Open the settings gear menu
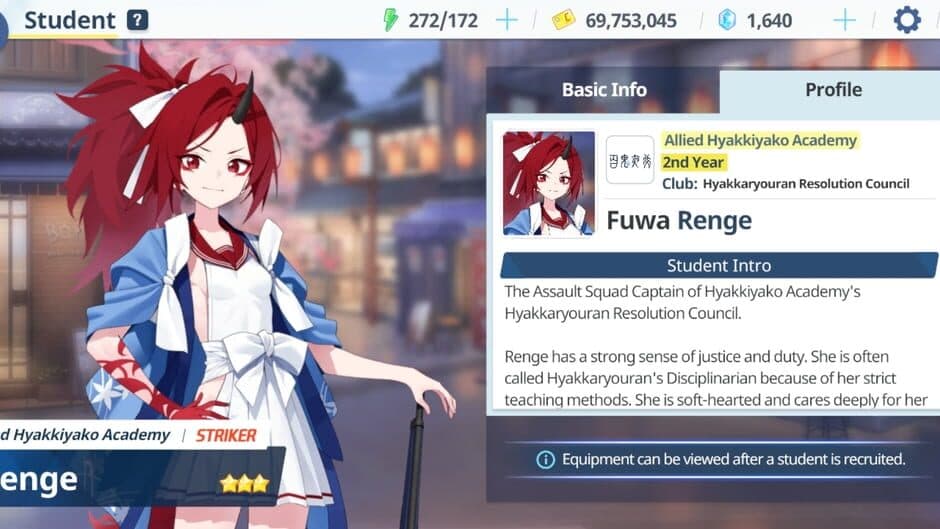Image resolution: width=940 pixels, height=529 pixels. (x=906, y=20)
